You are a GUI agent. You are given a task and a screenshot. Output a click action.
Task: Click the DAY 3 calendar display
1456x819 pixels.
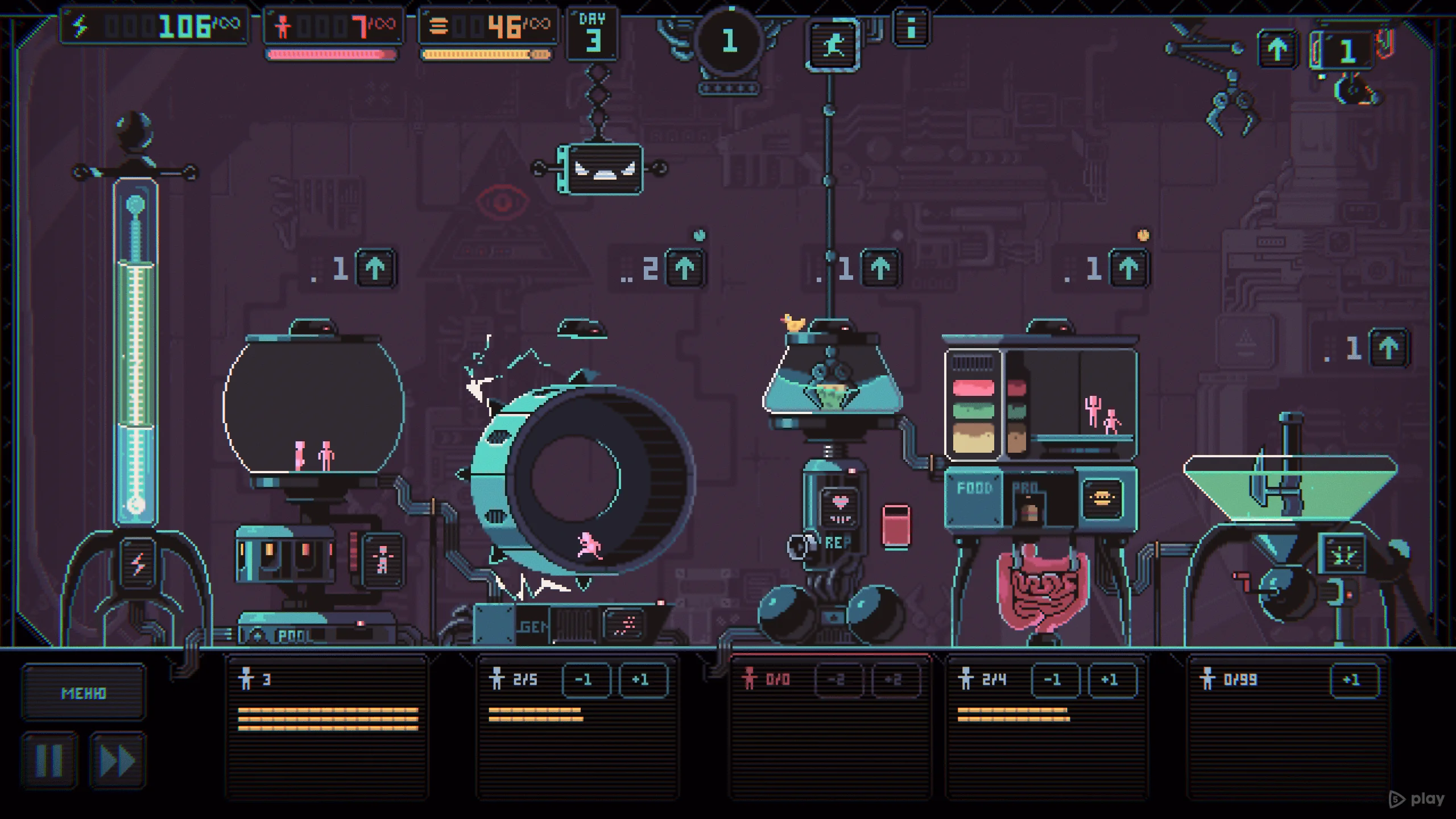tap(591, 31)
